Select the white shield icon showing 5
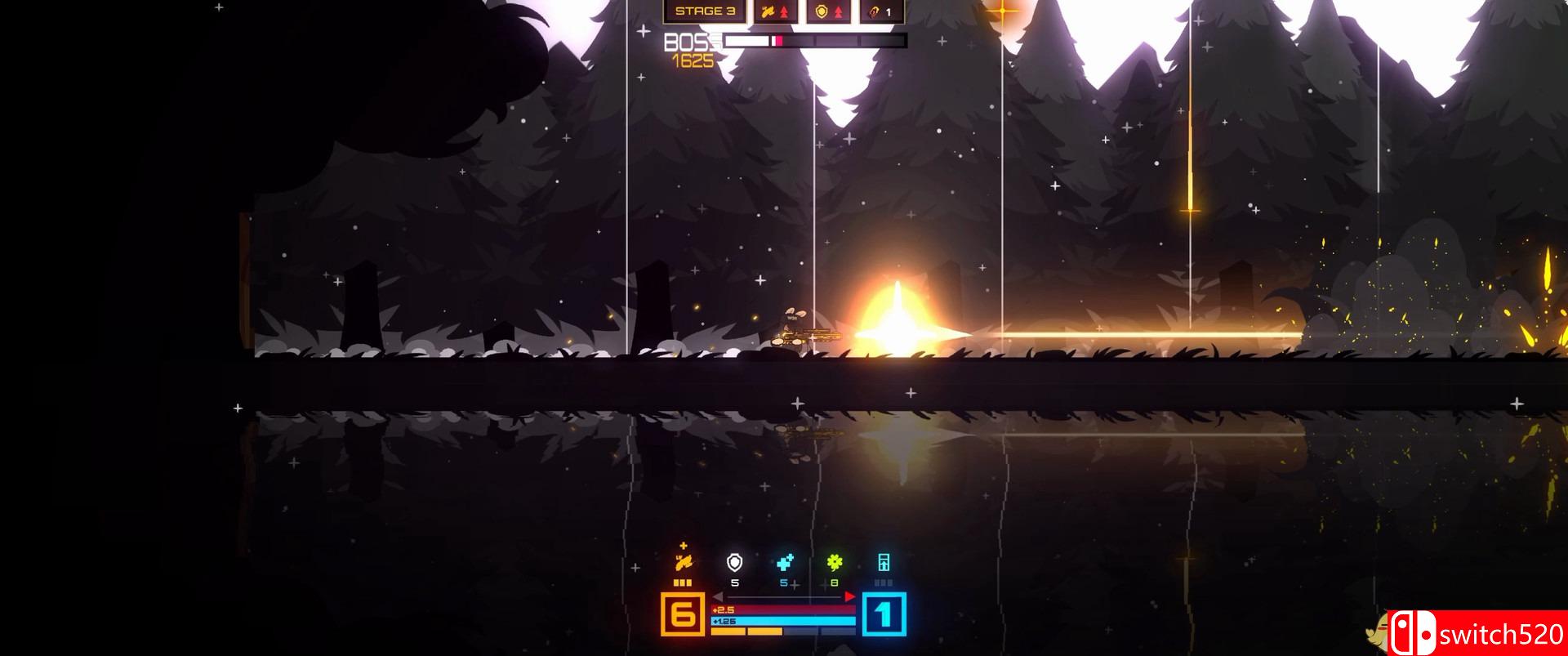Viewport: 1568px width, 656px height. pyautogui.click(x=734, y=564)
